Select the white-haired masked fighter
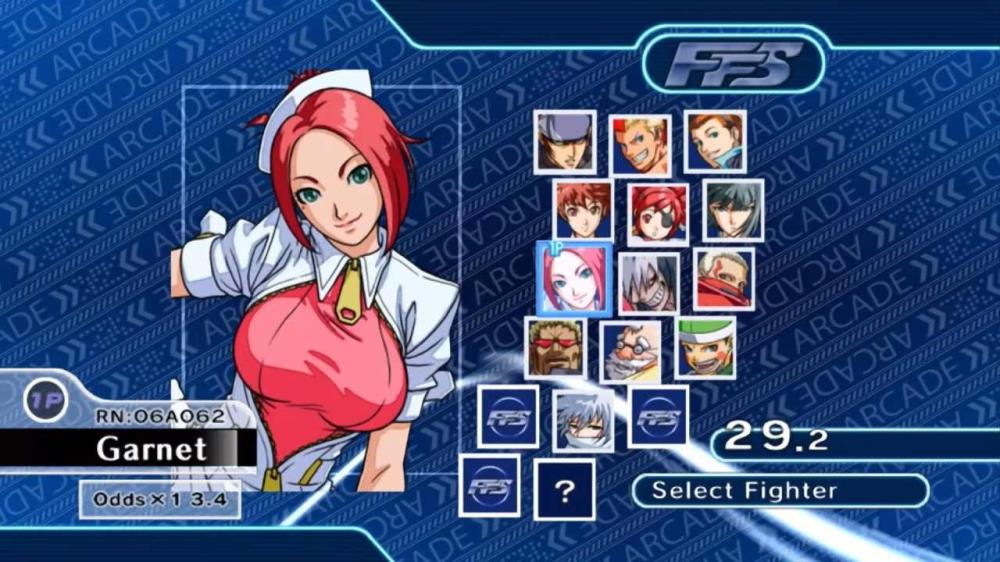Viewport: 1000px width, 562px height. click(648, 283)
